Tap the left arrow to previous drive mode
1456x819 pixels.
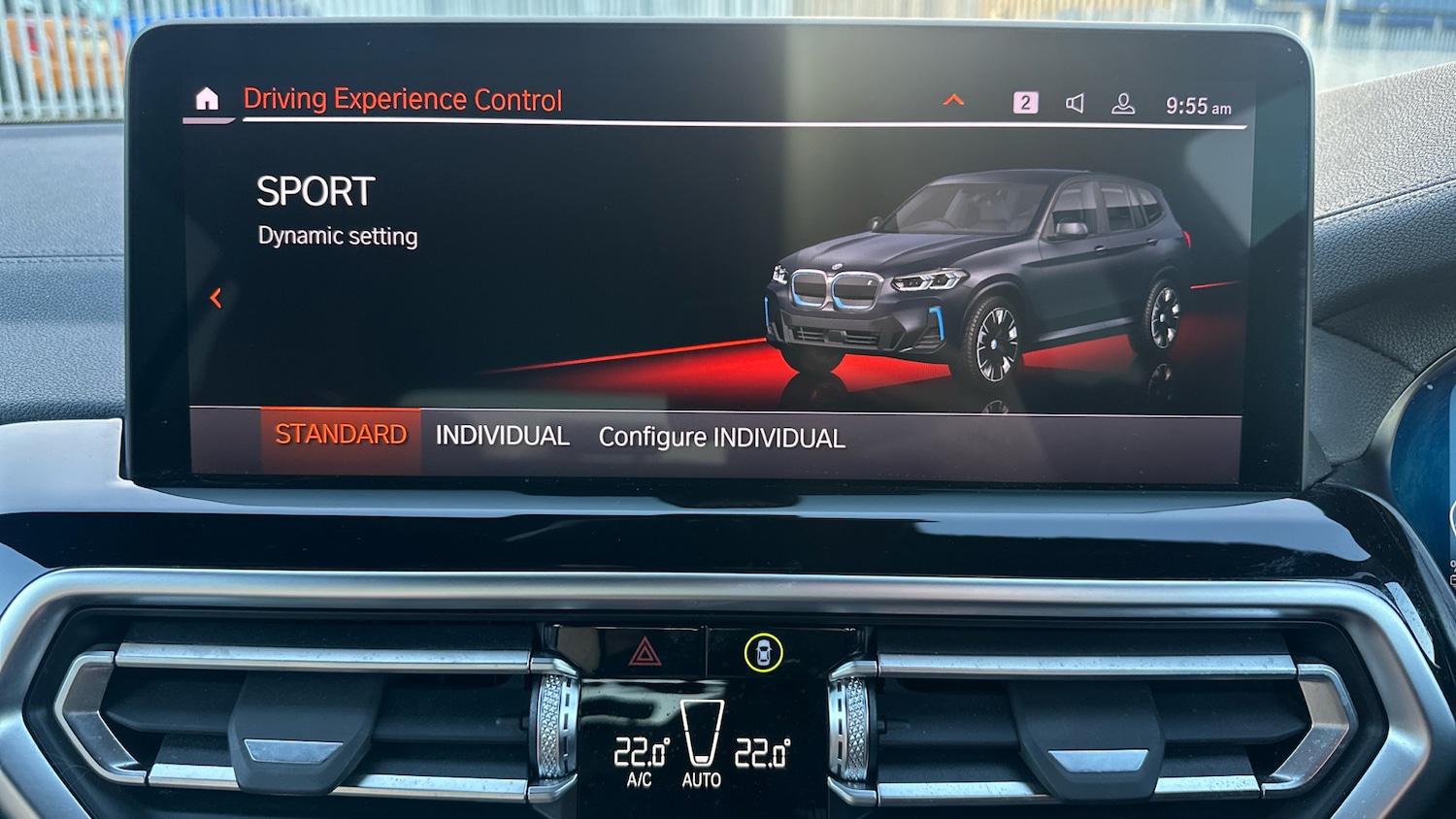click(215, 298)
